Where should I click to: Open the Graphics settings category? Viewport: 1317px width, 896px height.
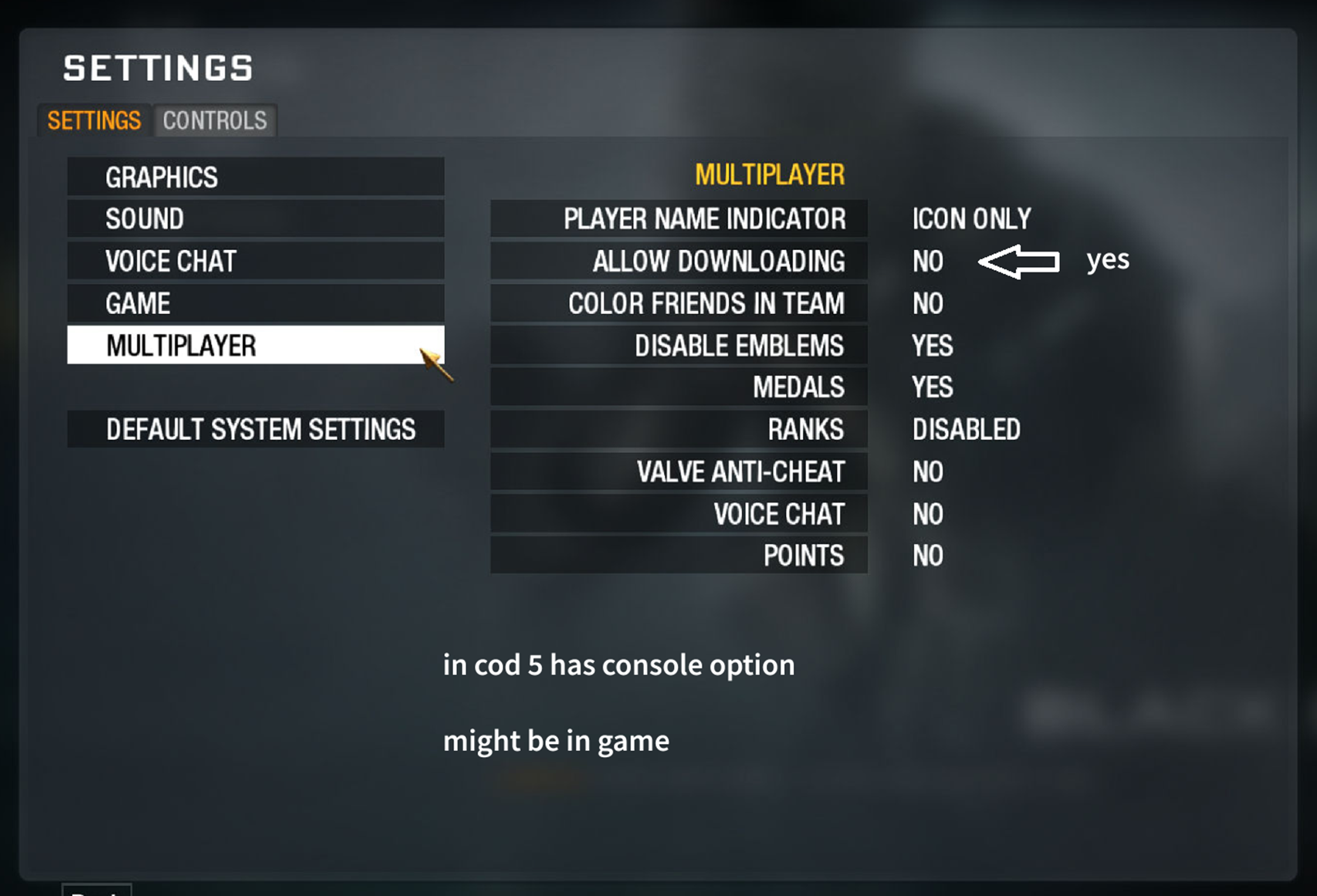point(255,178)
